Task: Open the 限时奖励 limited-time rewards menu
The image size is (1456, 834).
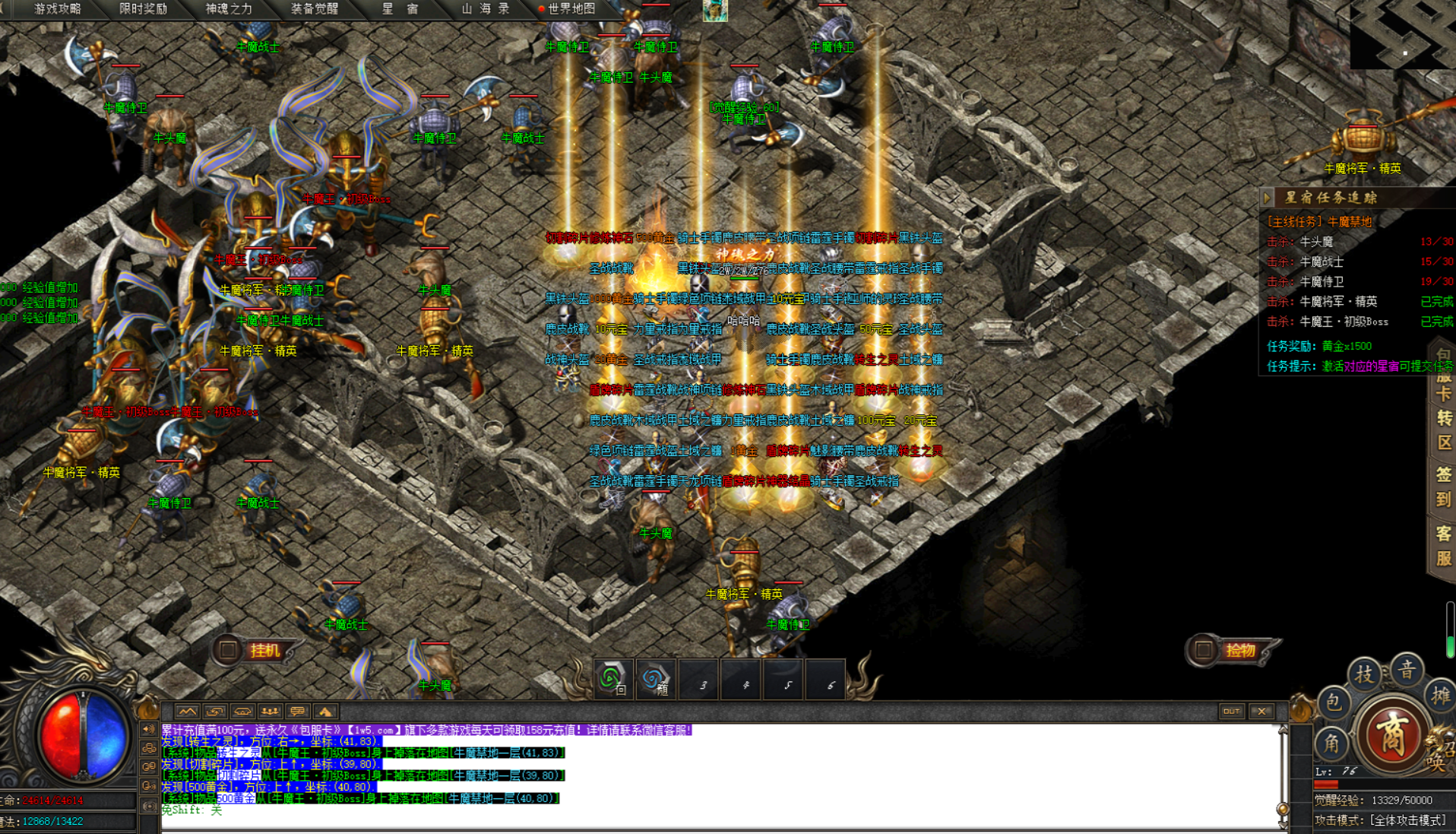Action: (x=143, y=9)
